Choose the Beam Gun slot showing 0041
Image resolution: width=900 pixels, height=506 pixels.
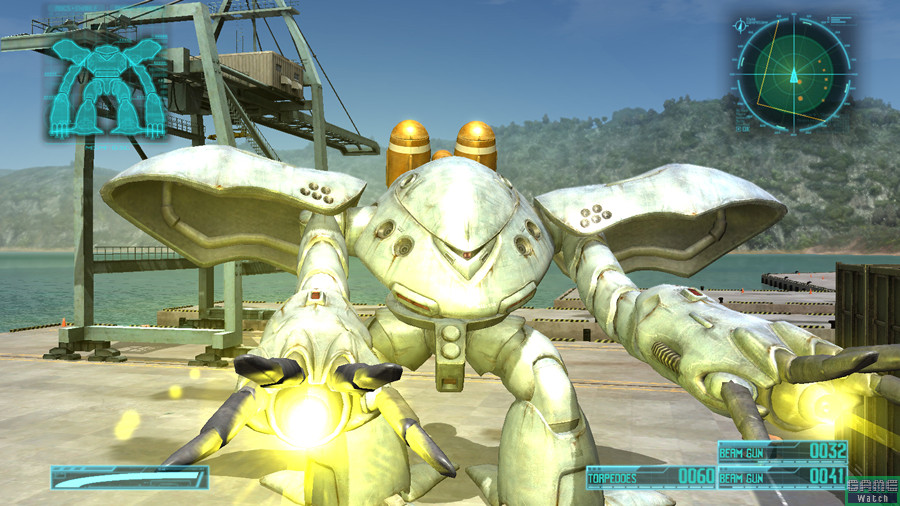(x=782, y=477)
